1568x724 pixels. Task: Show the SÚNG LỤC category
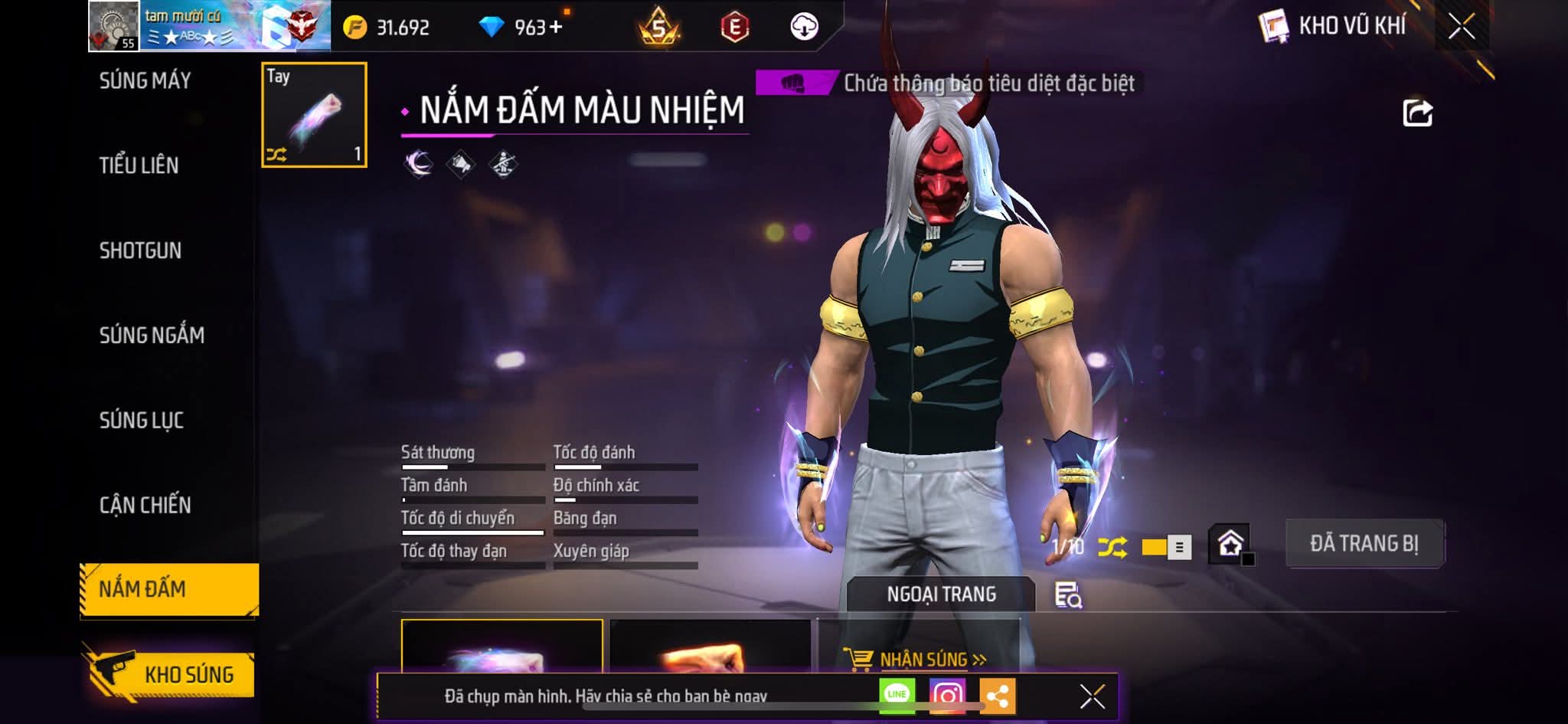(142, 421)
